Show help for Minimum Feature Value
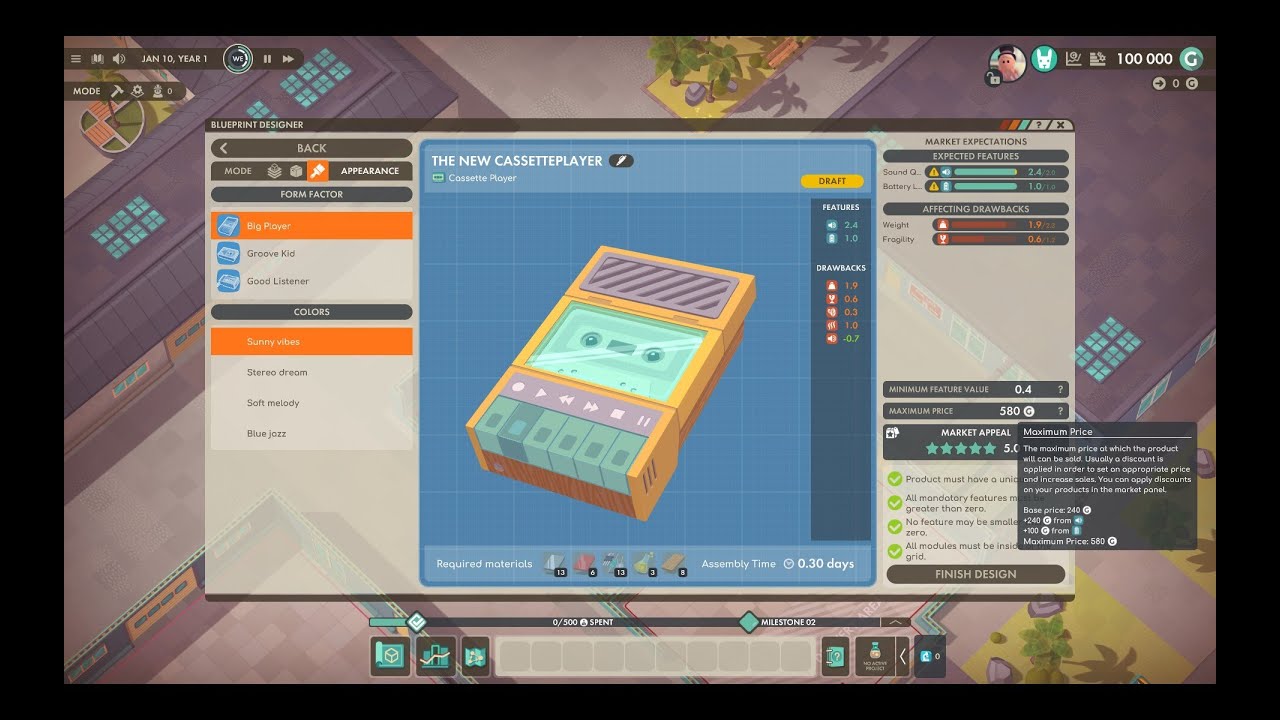1280x720 pixels. 1060,390
